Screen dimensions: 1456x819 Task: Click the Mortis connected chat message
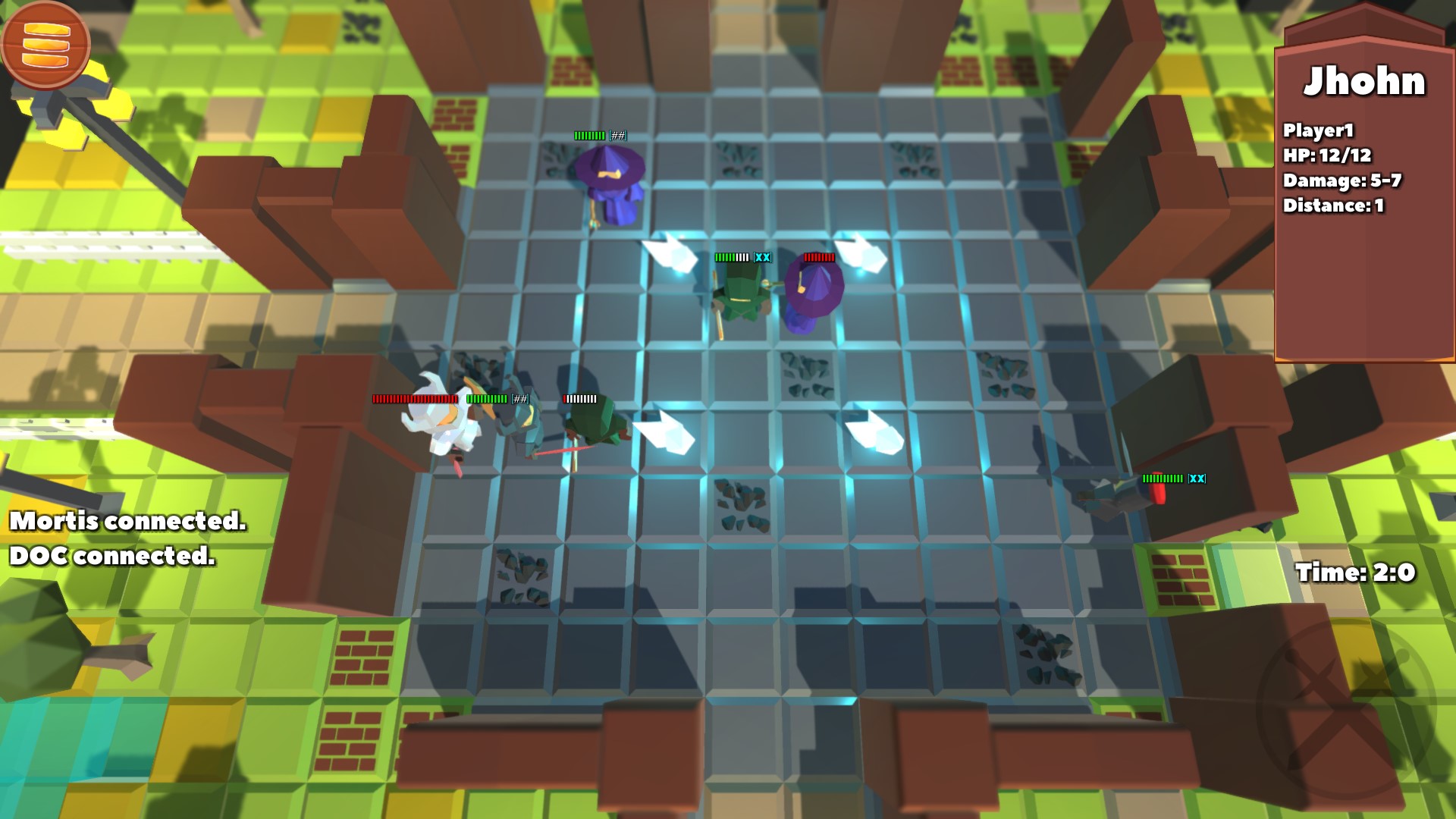point(125,523)
